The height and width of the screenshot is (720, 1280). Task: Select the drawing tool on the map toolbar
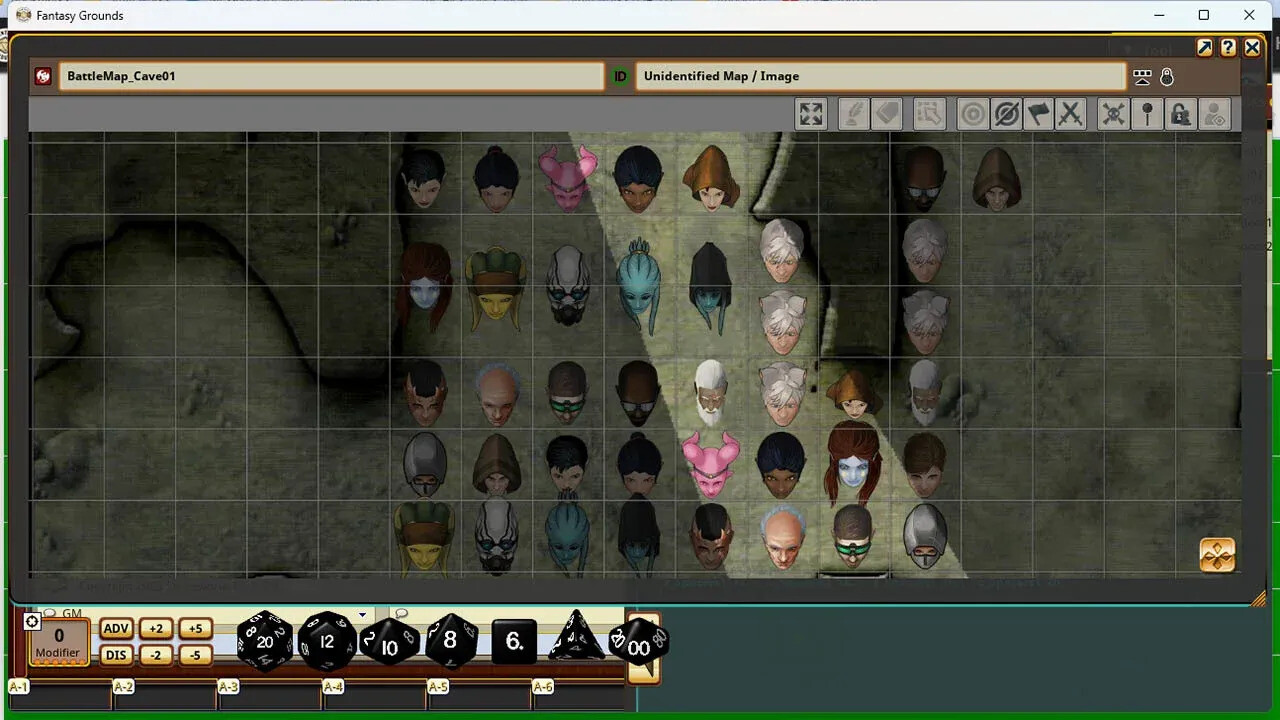[852, 113]
